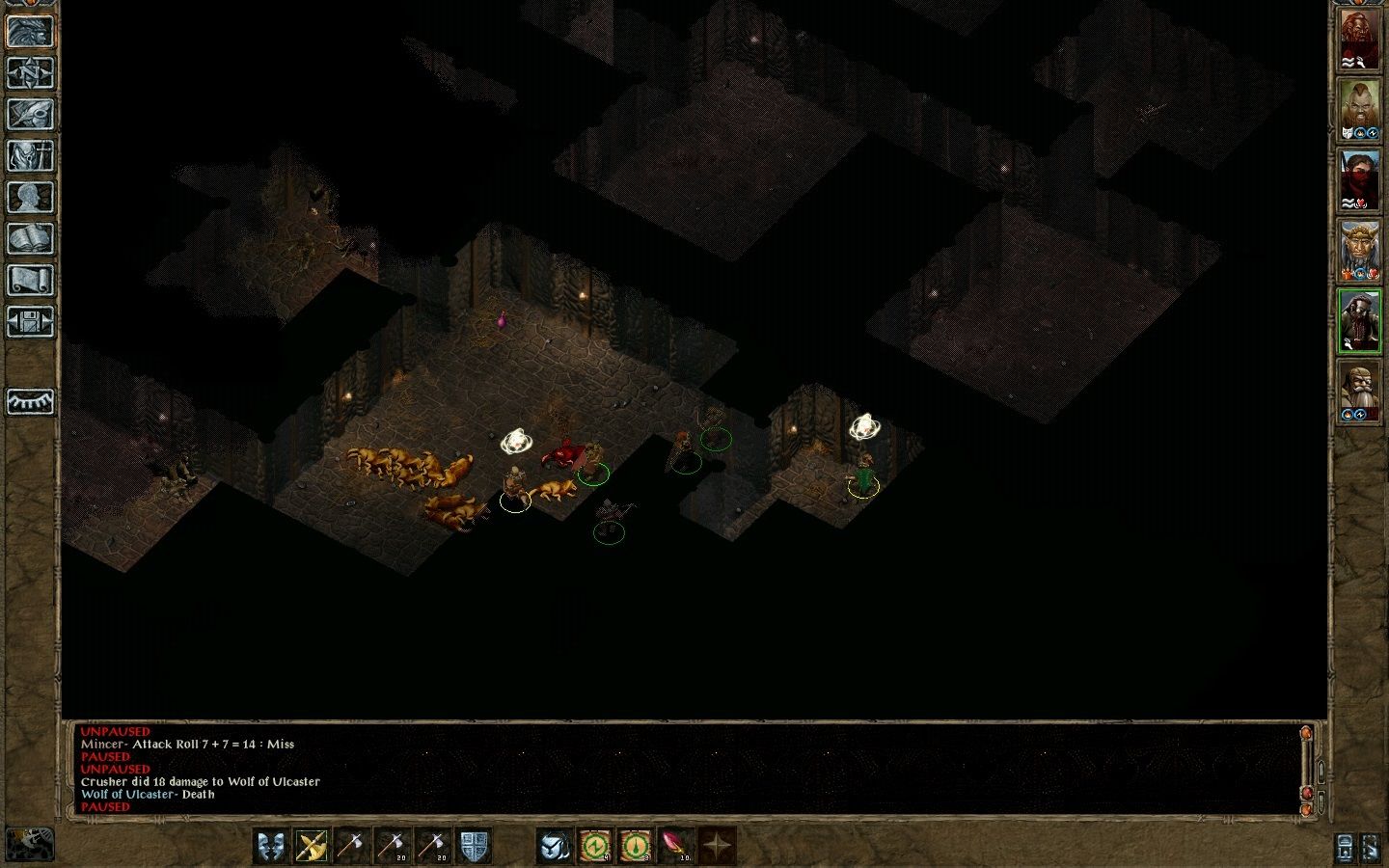Select the mohawk dwarf portrait
1389x868 pixels.
click(x=1359, y=110)
